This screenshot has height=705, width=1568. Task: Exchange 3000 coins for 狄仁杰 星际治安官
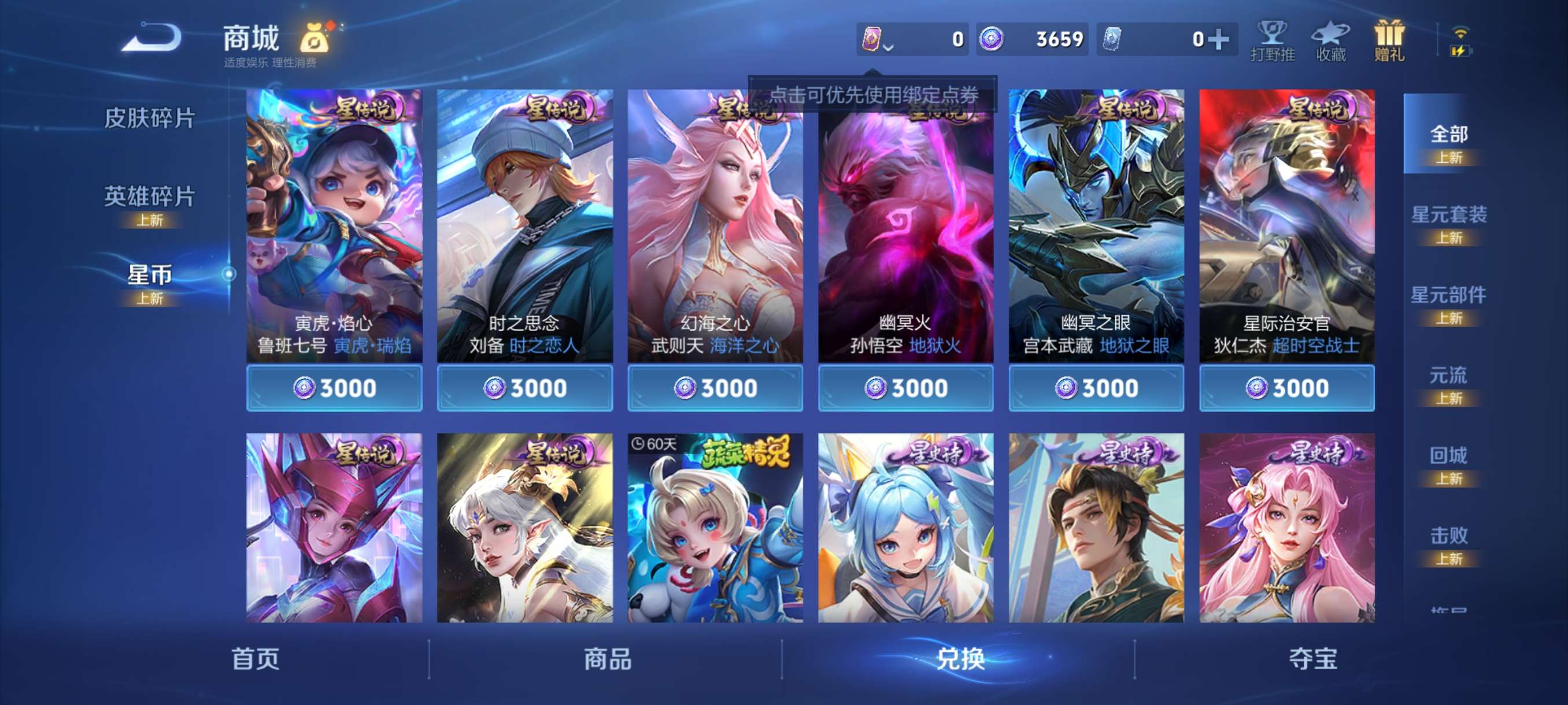click(x=1286, y=388)
